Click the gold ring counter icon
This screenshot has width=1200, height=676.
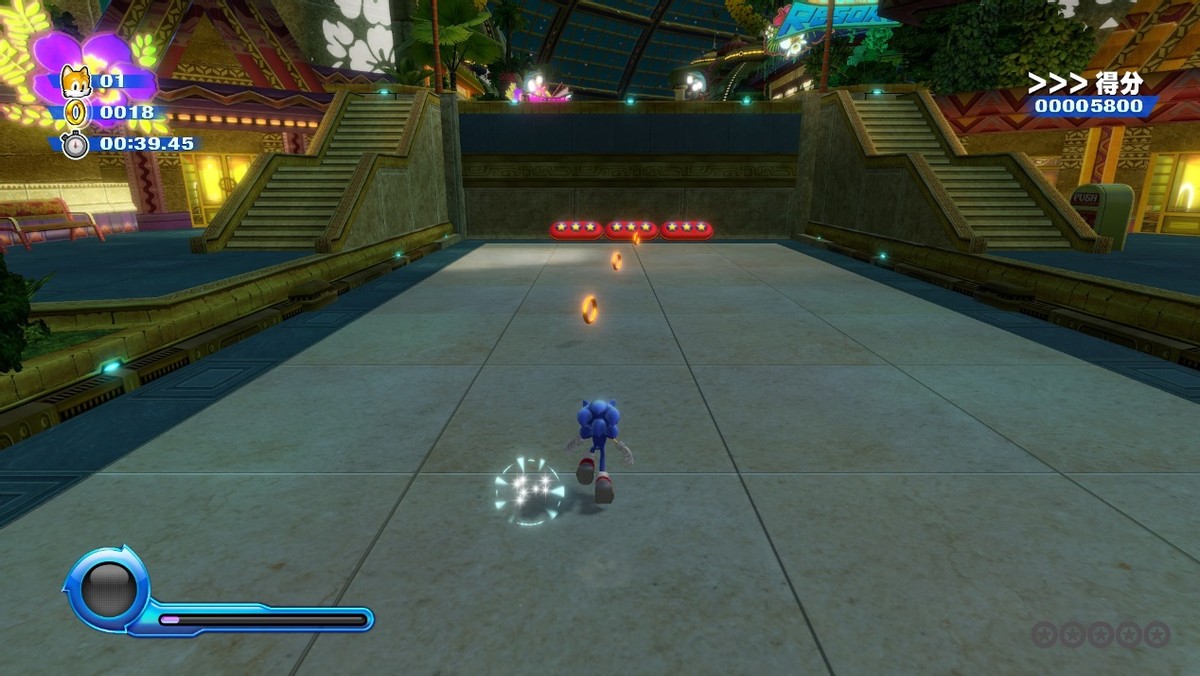coord(76,112)
